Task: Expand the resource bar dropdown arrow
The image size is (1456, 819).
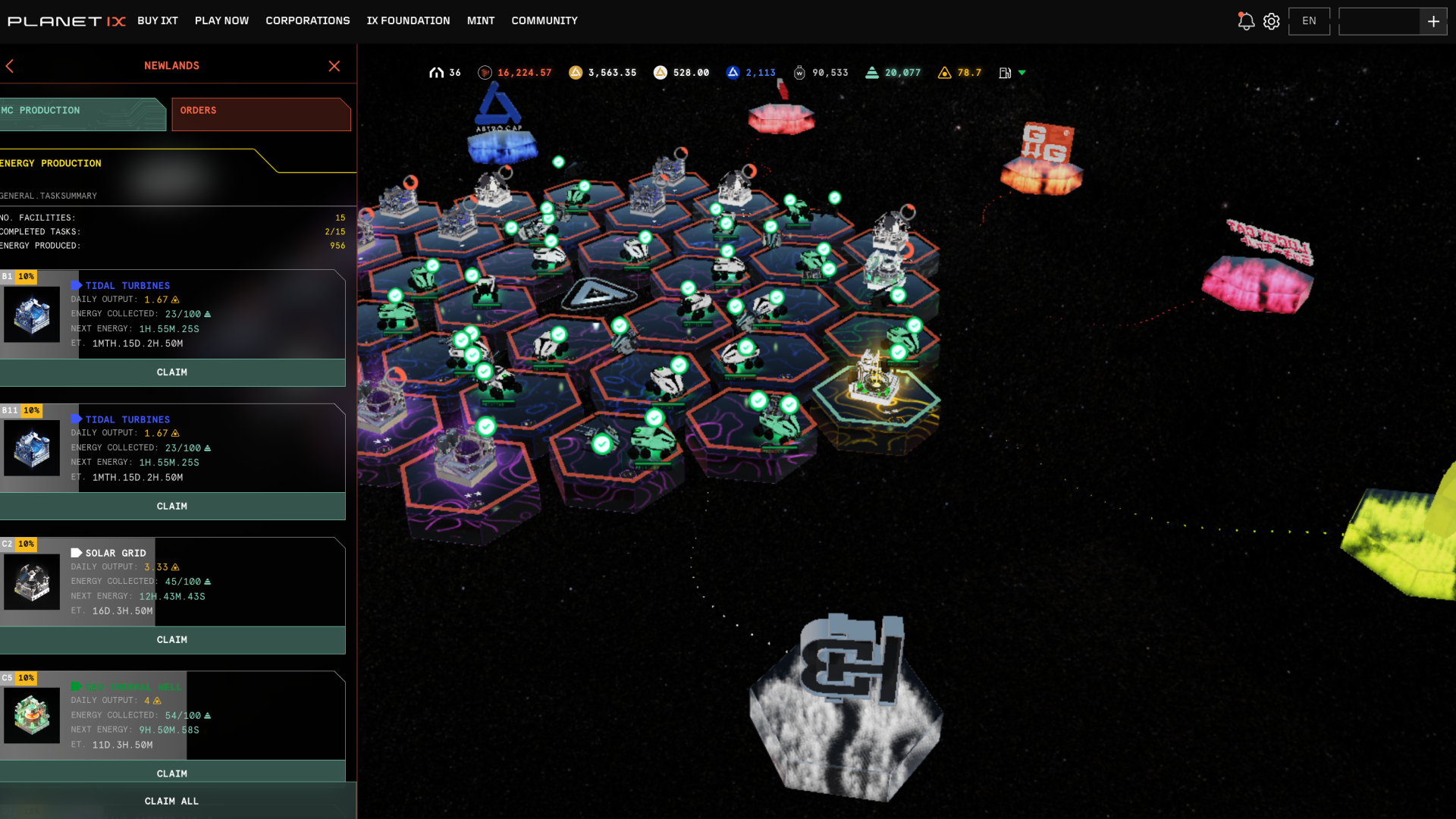Action: pos(1022,73)
